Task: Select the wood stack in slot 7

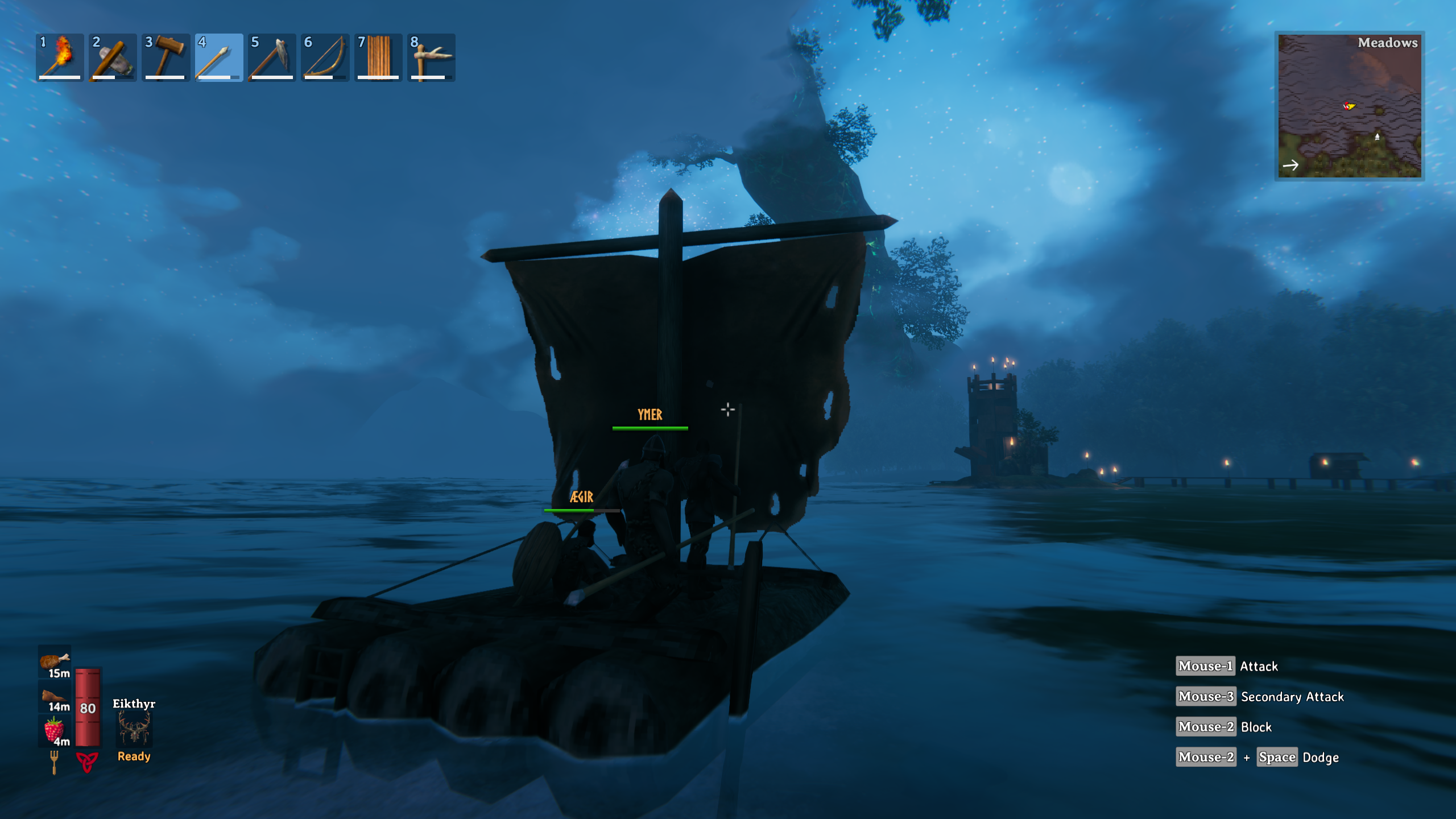Action: [378, 57]
